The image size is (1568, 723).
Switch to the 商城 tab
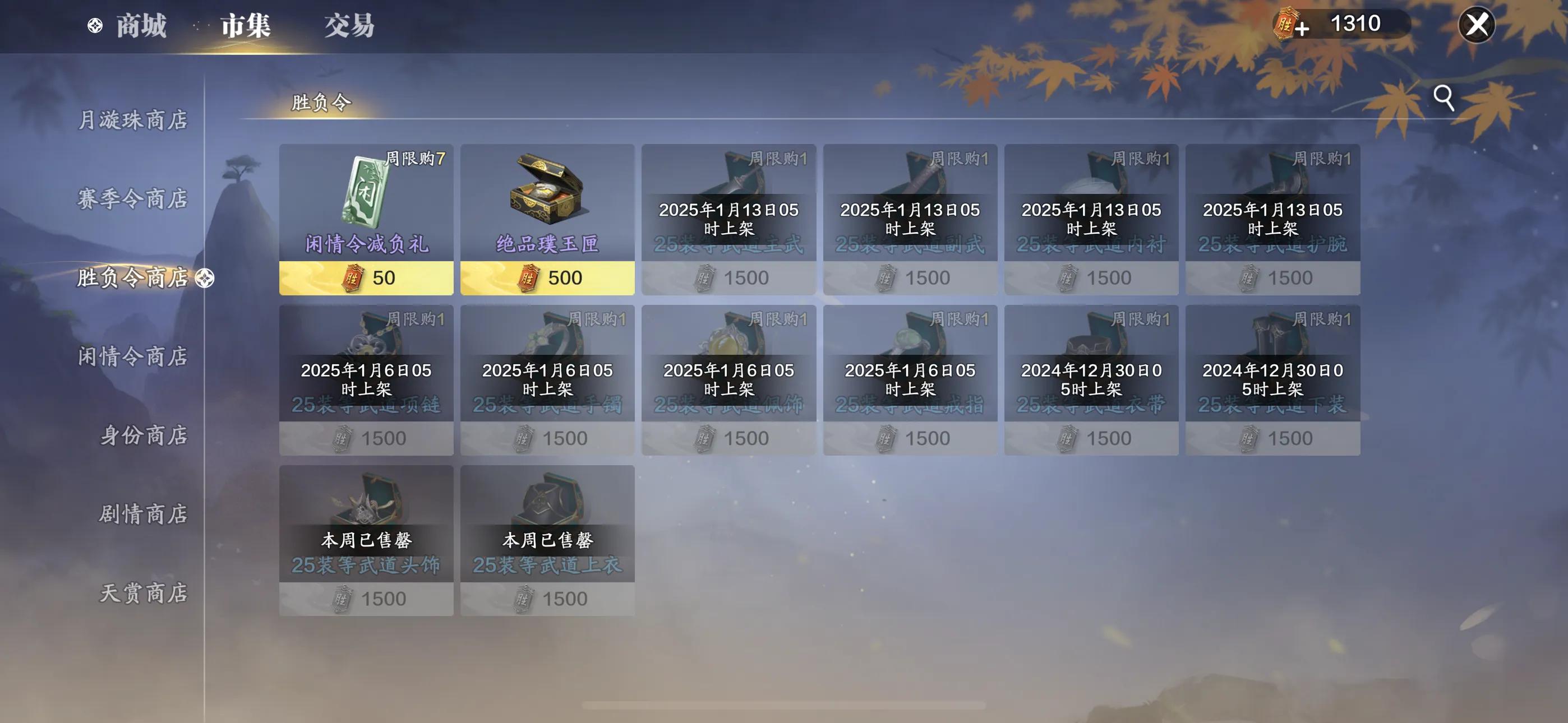pyautogui.click(x=141, y=26)
